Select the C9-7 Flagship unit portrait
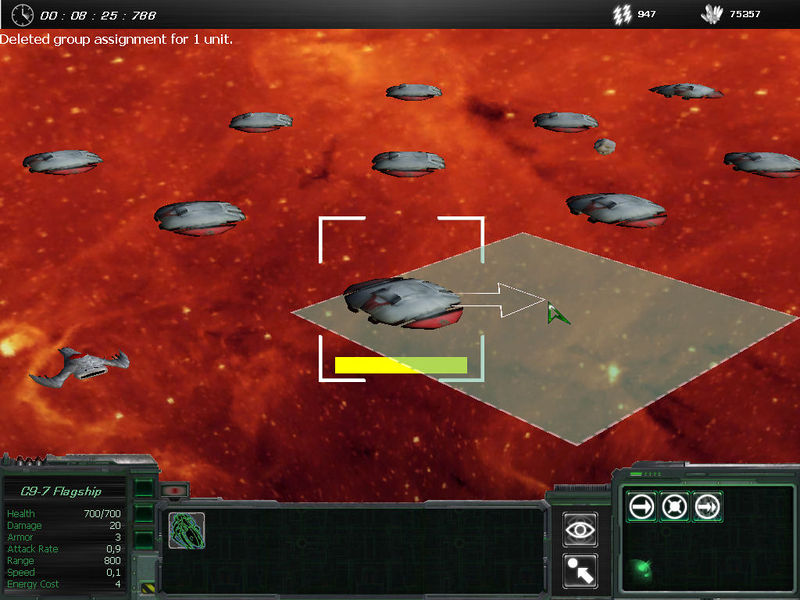The height and width of the screenshot is (600, 800). (187, 531)
